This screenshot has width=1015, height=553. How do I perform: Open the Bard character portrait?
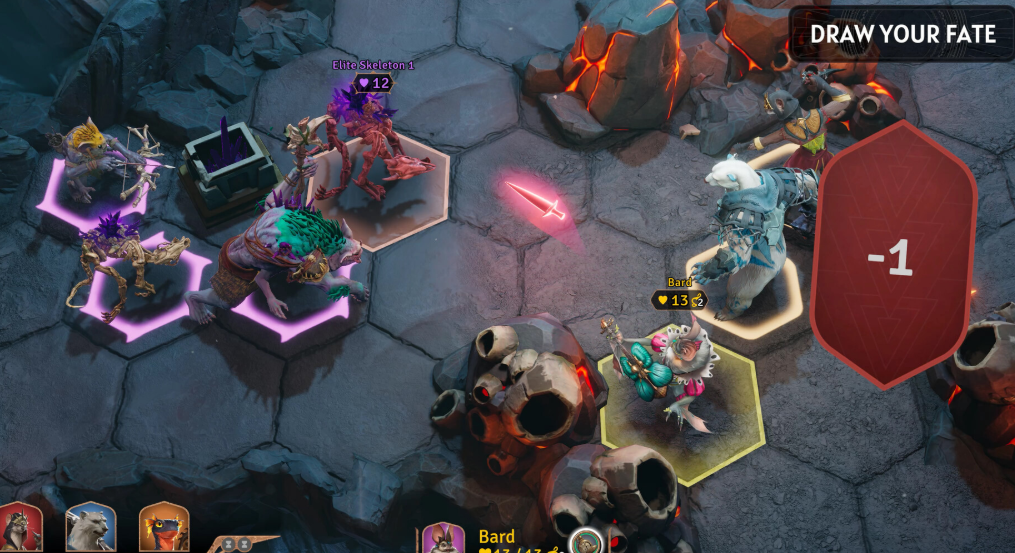click(x=442, y=540)
